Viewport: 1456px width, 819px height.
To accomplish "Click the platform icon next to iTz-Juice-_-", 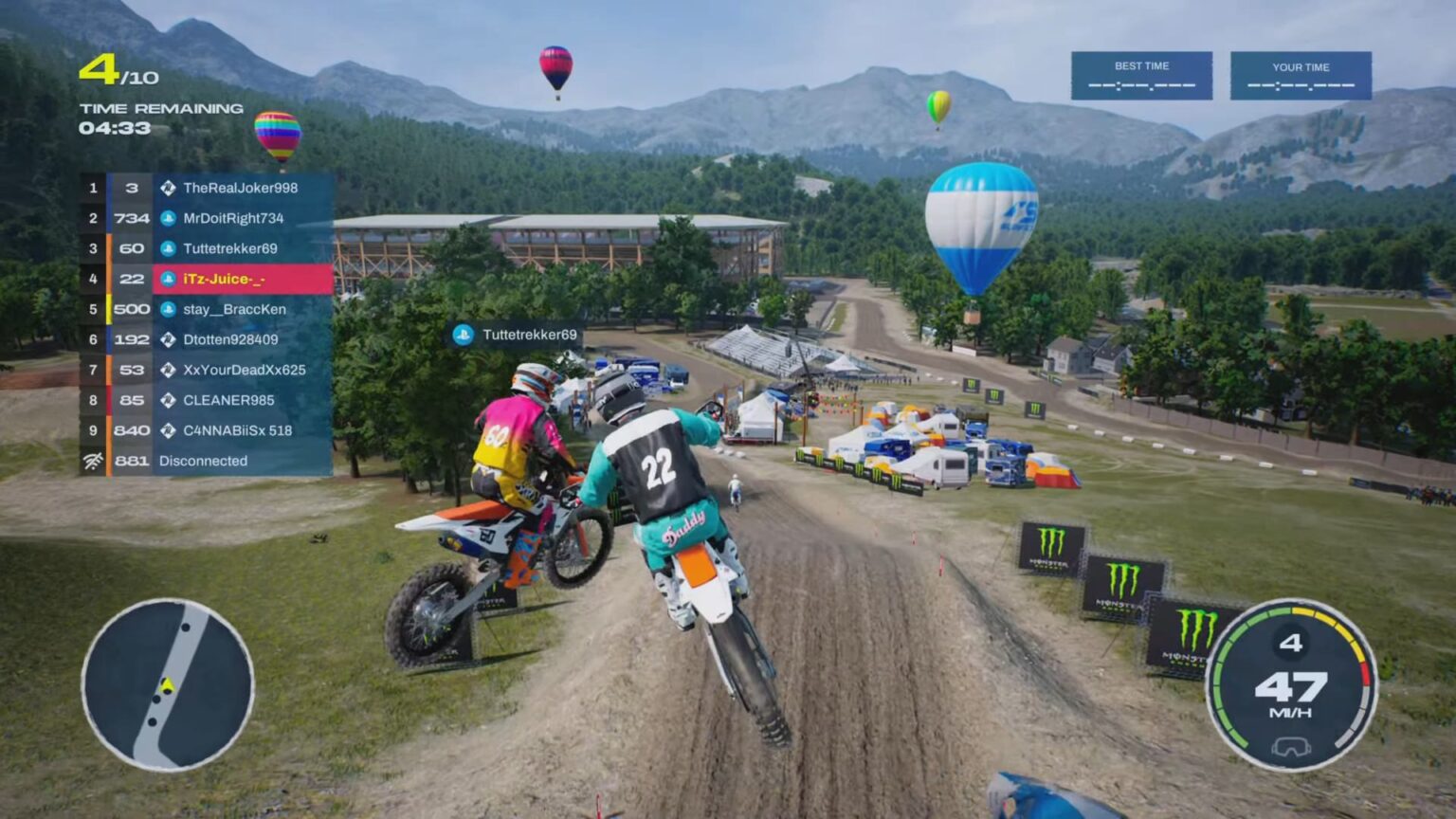I will pyautogui.click(x=169, y=279).
